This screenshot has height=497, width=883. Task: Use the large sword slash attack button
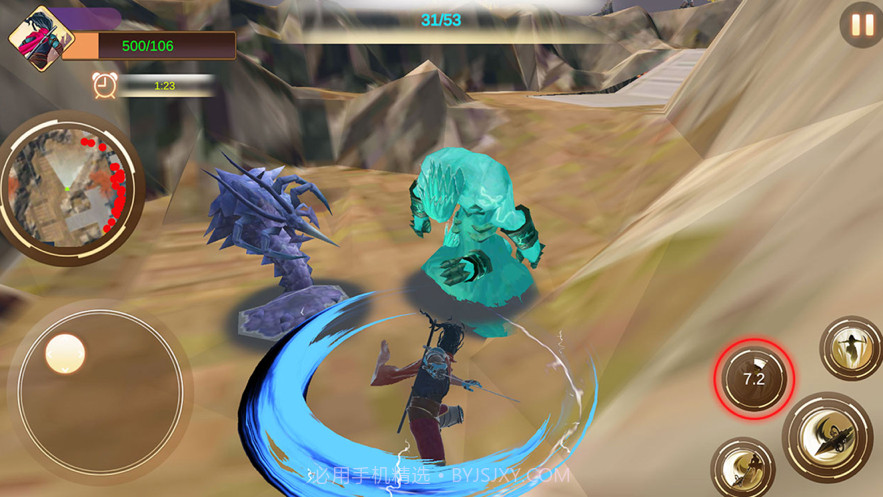click(x=827, y=436)
